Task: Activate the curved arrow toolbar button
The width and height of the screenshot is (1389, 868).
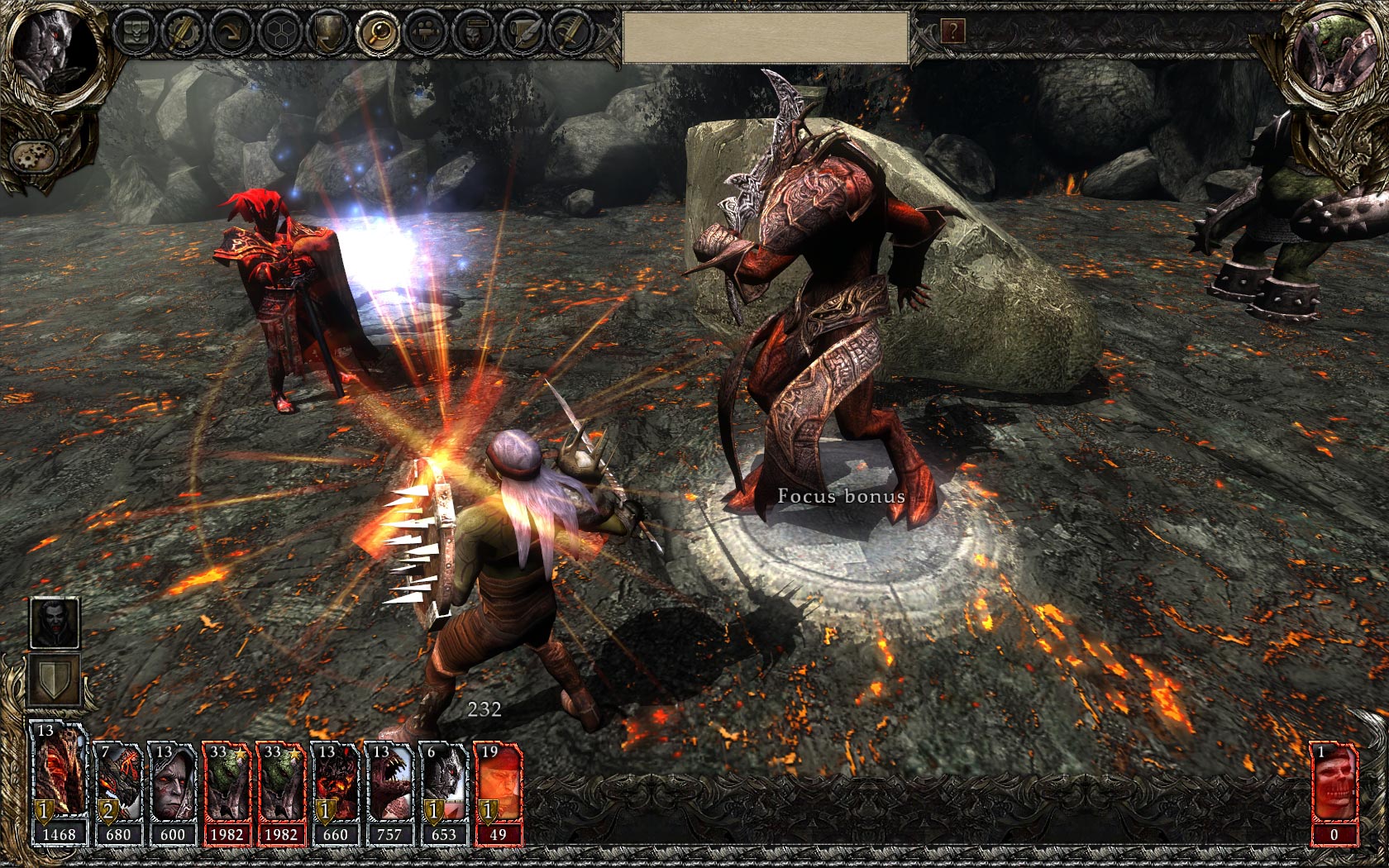Action: (x=230, y=32)
